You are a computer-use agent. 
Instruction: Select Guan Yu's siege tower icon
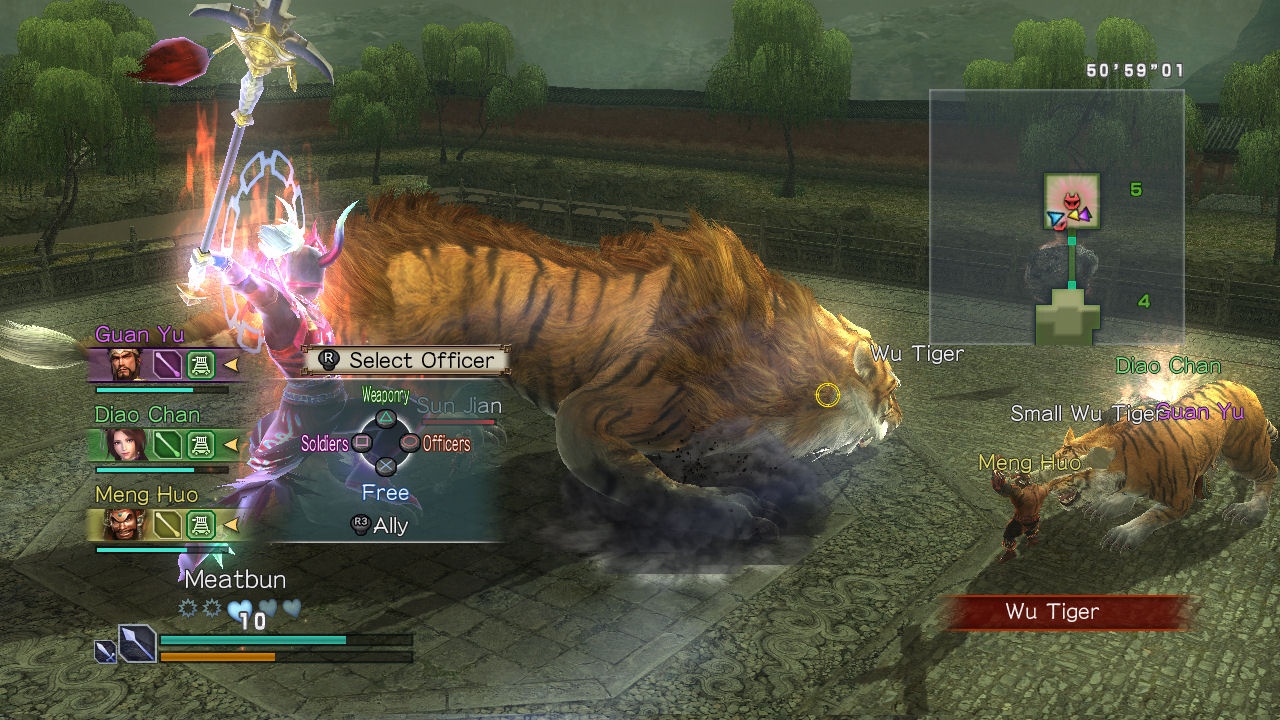tap(201, 364)
